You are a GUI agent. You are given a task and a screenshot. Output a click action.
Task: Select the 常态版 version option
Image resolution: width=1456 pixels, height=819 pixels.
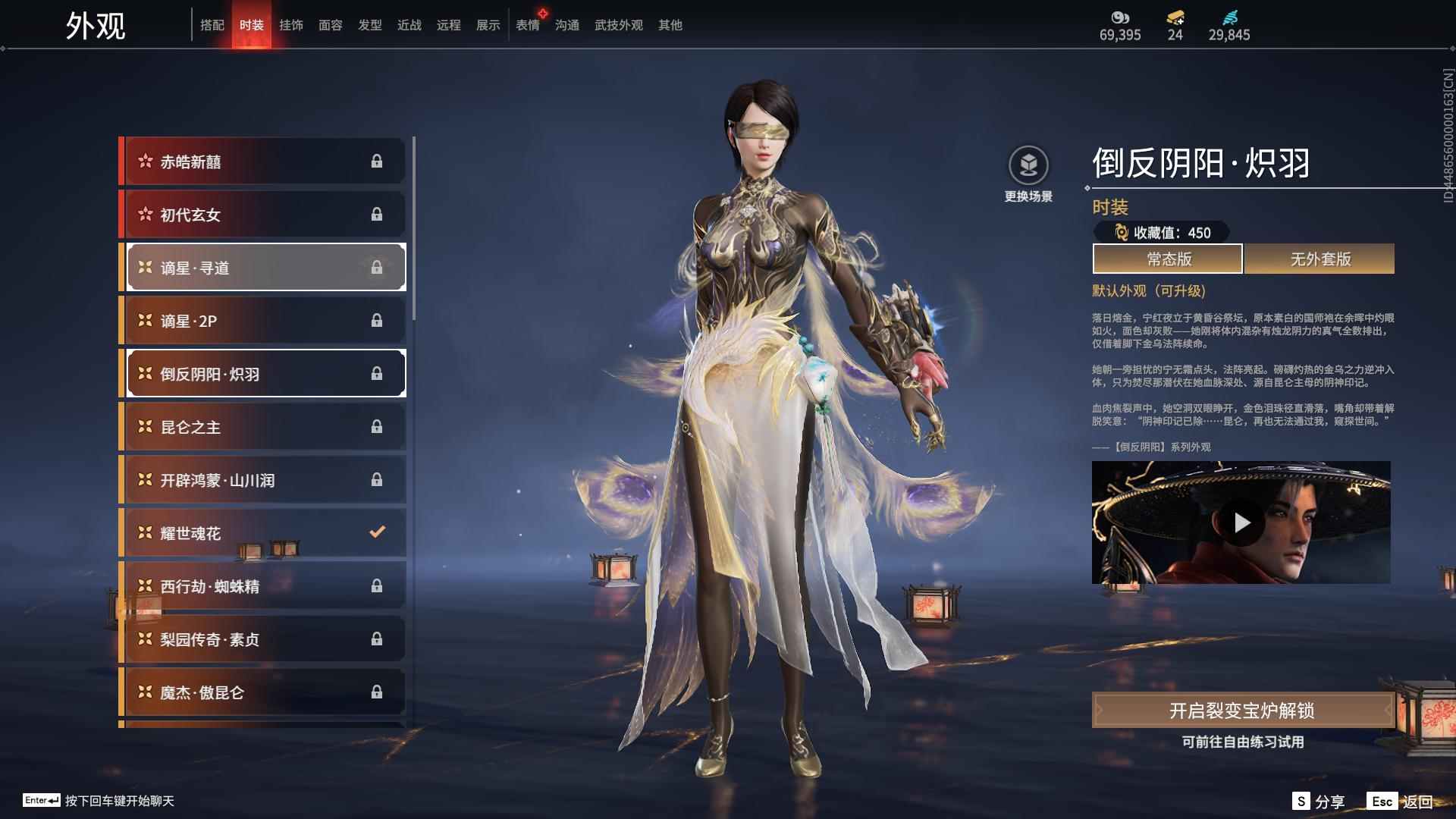point(1166,259)
